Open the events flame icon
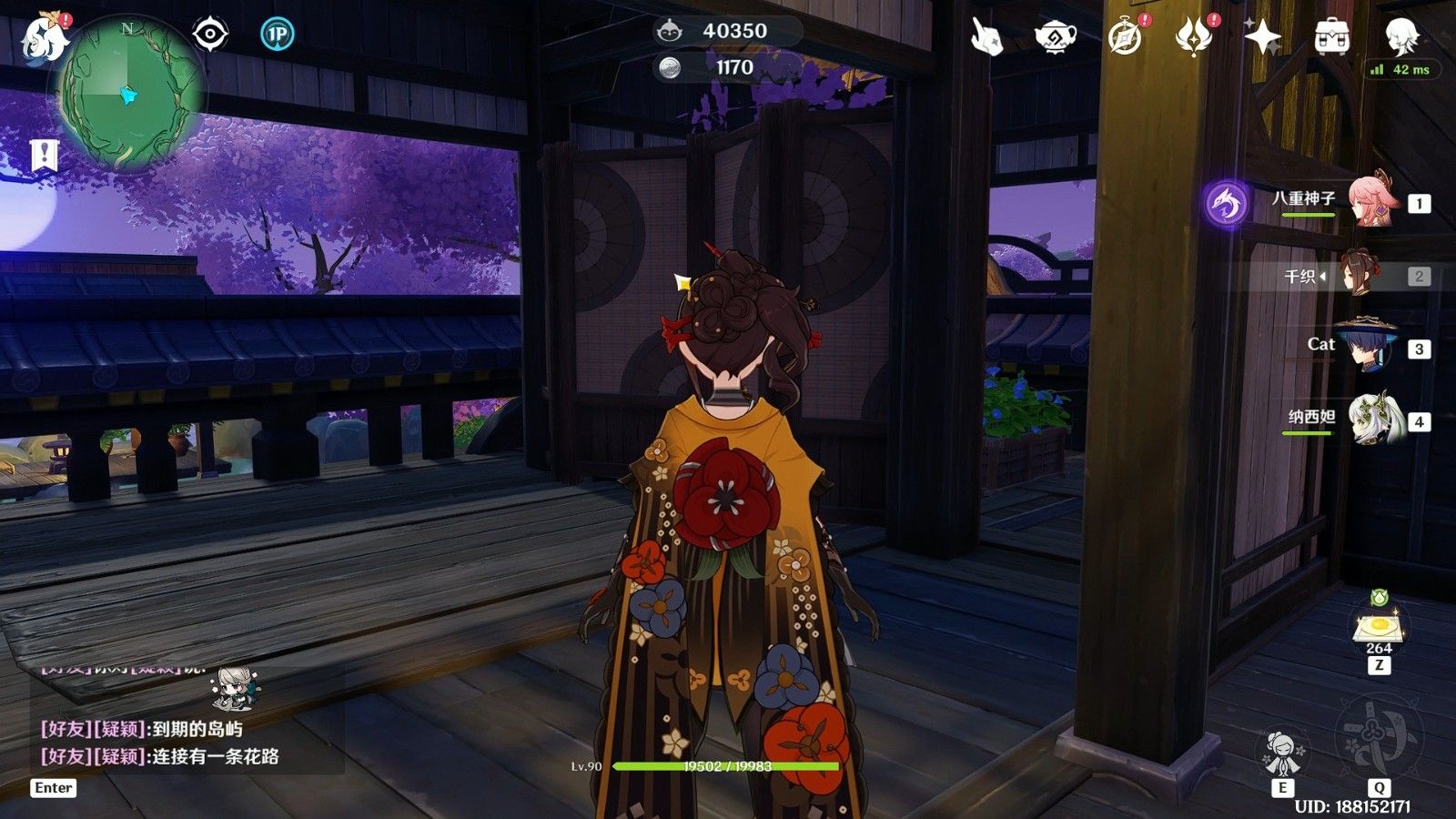Image resolution: width=1456 pixels, height=819 pixels. tap(1193, 37)
